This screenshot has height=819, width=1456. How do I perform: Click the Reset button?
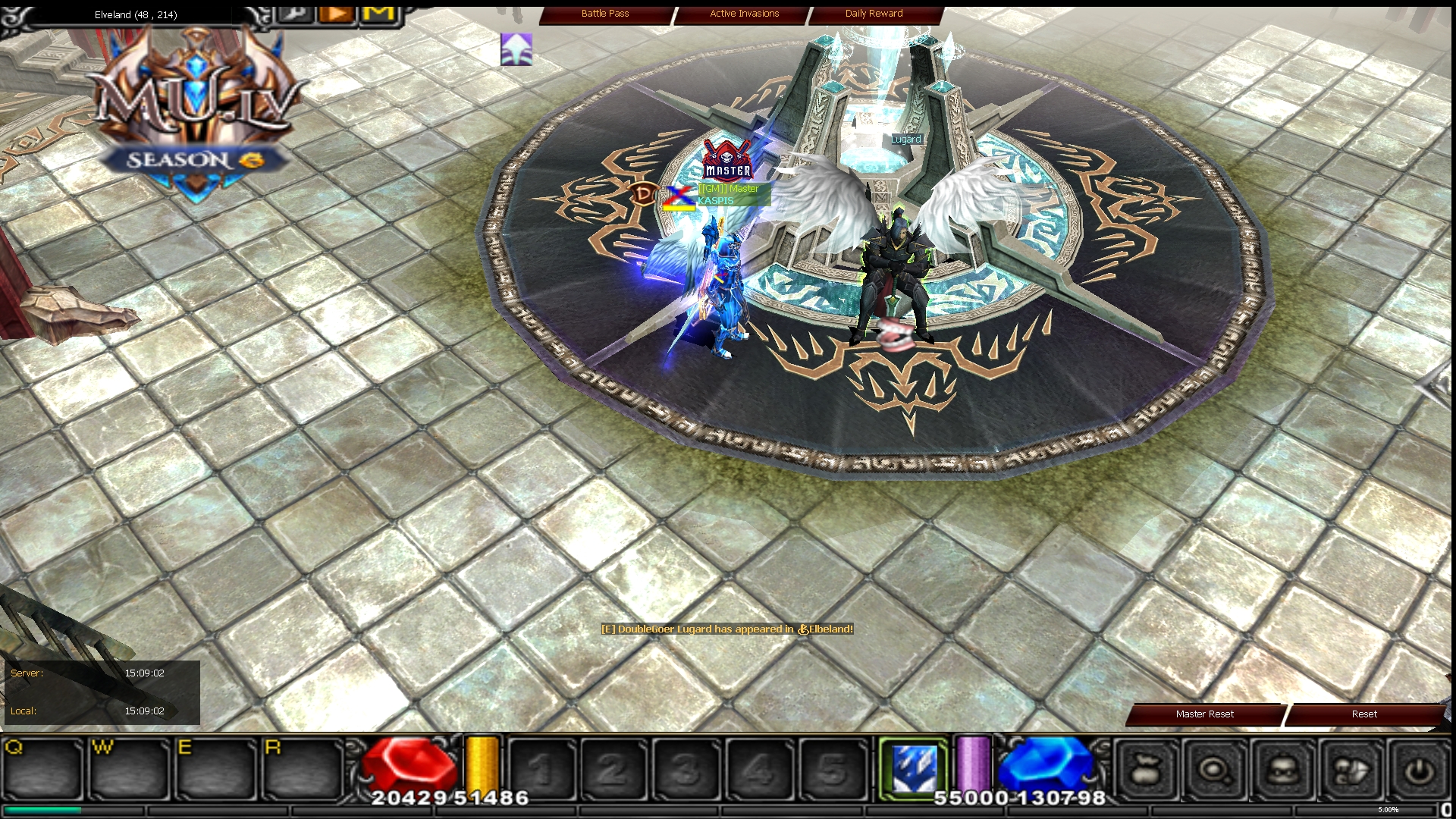1363,714
